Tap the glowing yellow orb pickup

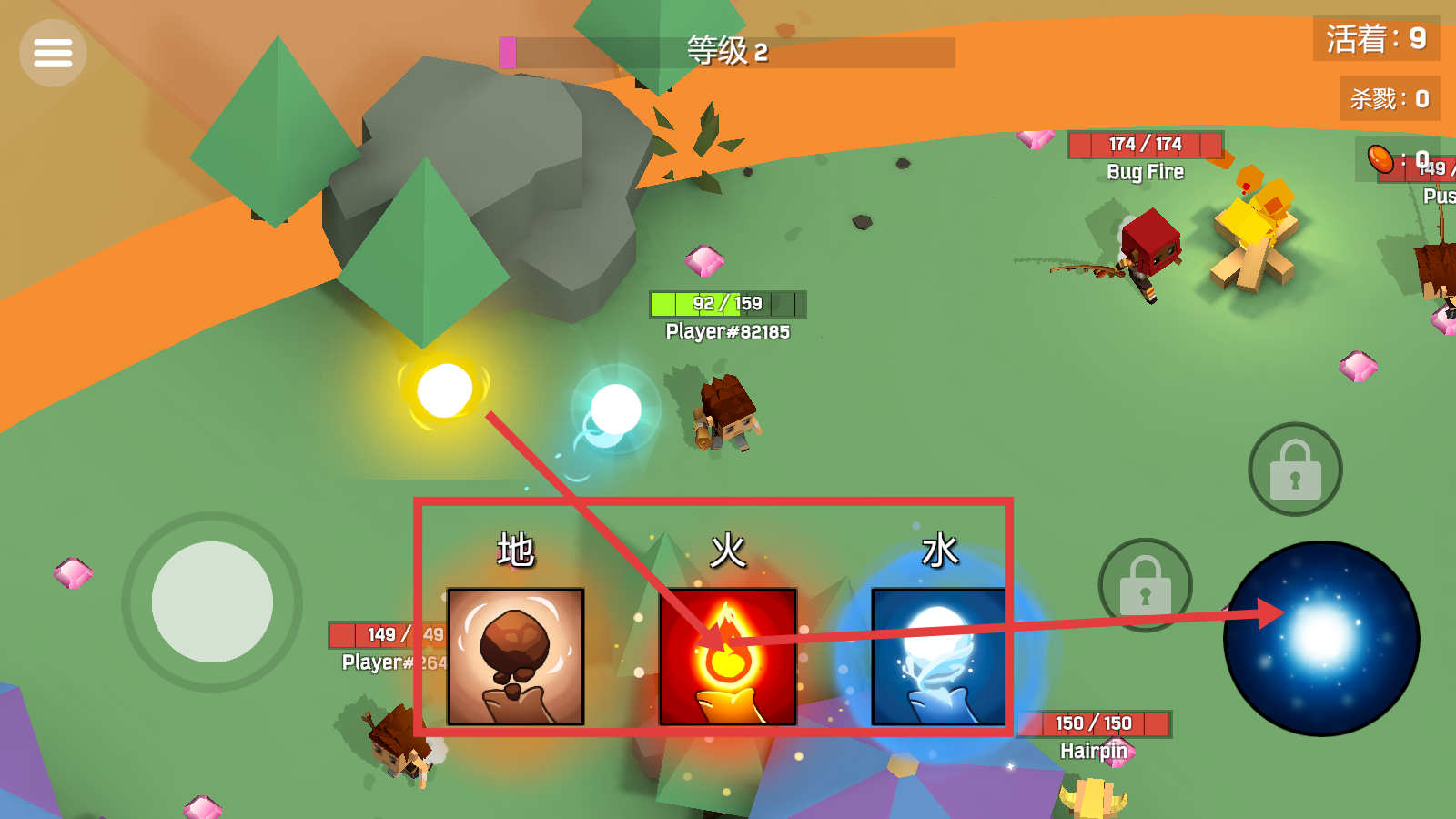[443, 389]
